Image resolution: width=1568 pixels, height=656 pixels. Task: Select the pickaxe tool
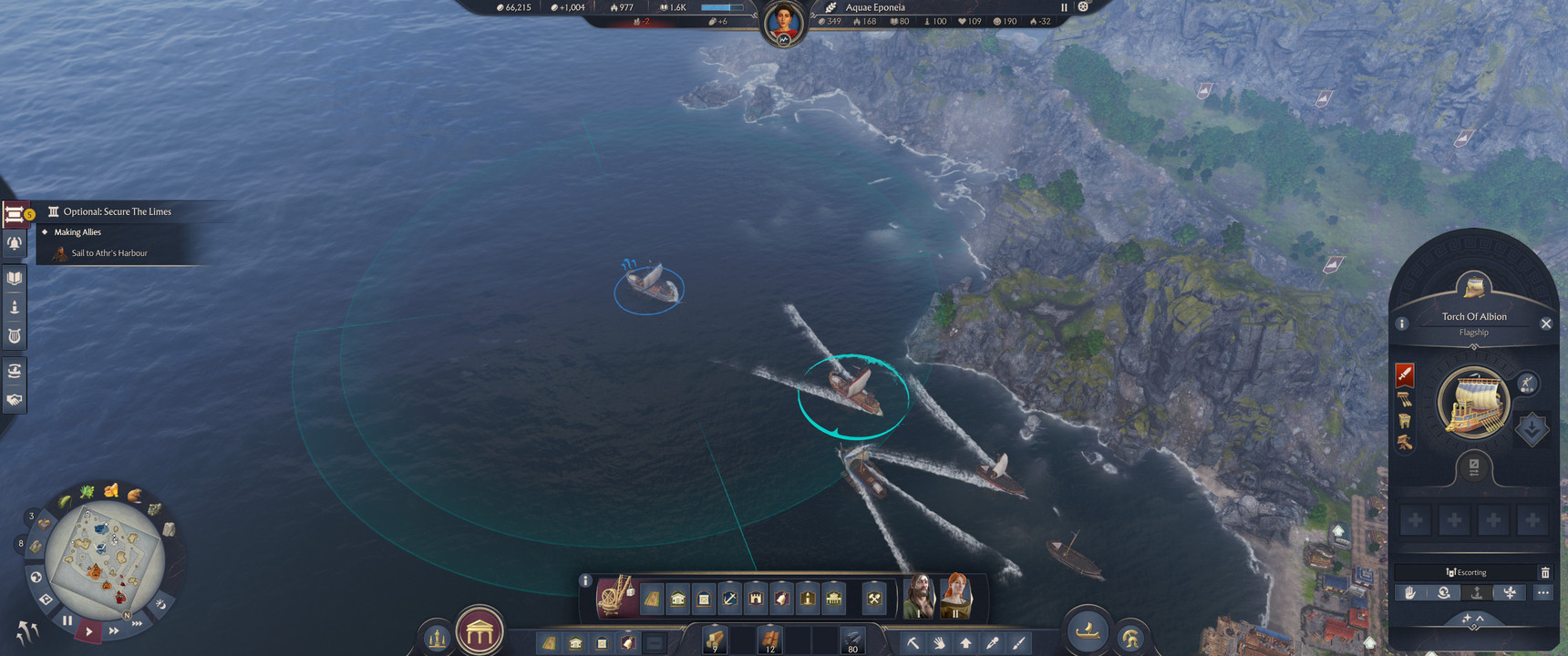[912, 642]
